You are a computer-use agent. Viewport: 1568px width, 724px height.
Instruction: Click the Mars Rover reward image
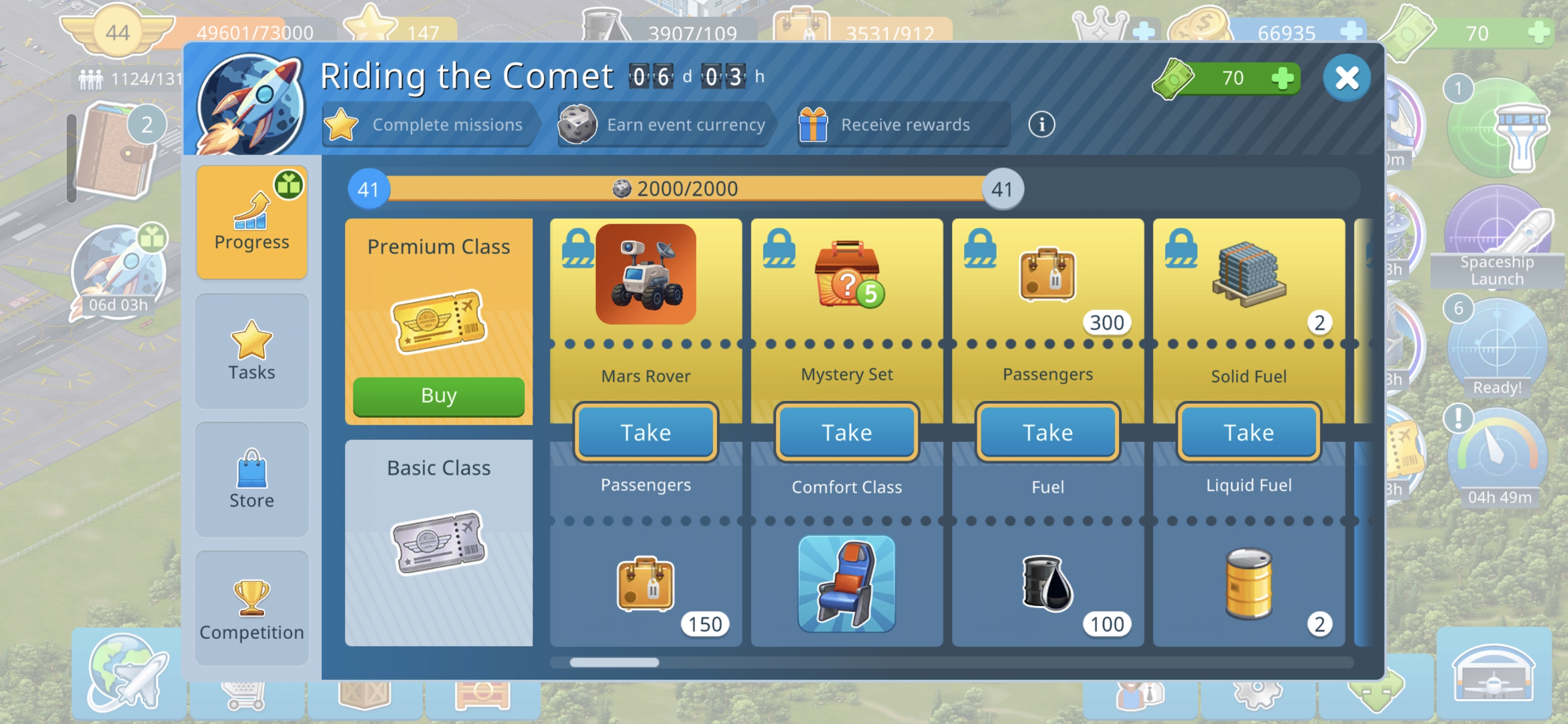tap(645, 274)
